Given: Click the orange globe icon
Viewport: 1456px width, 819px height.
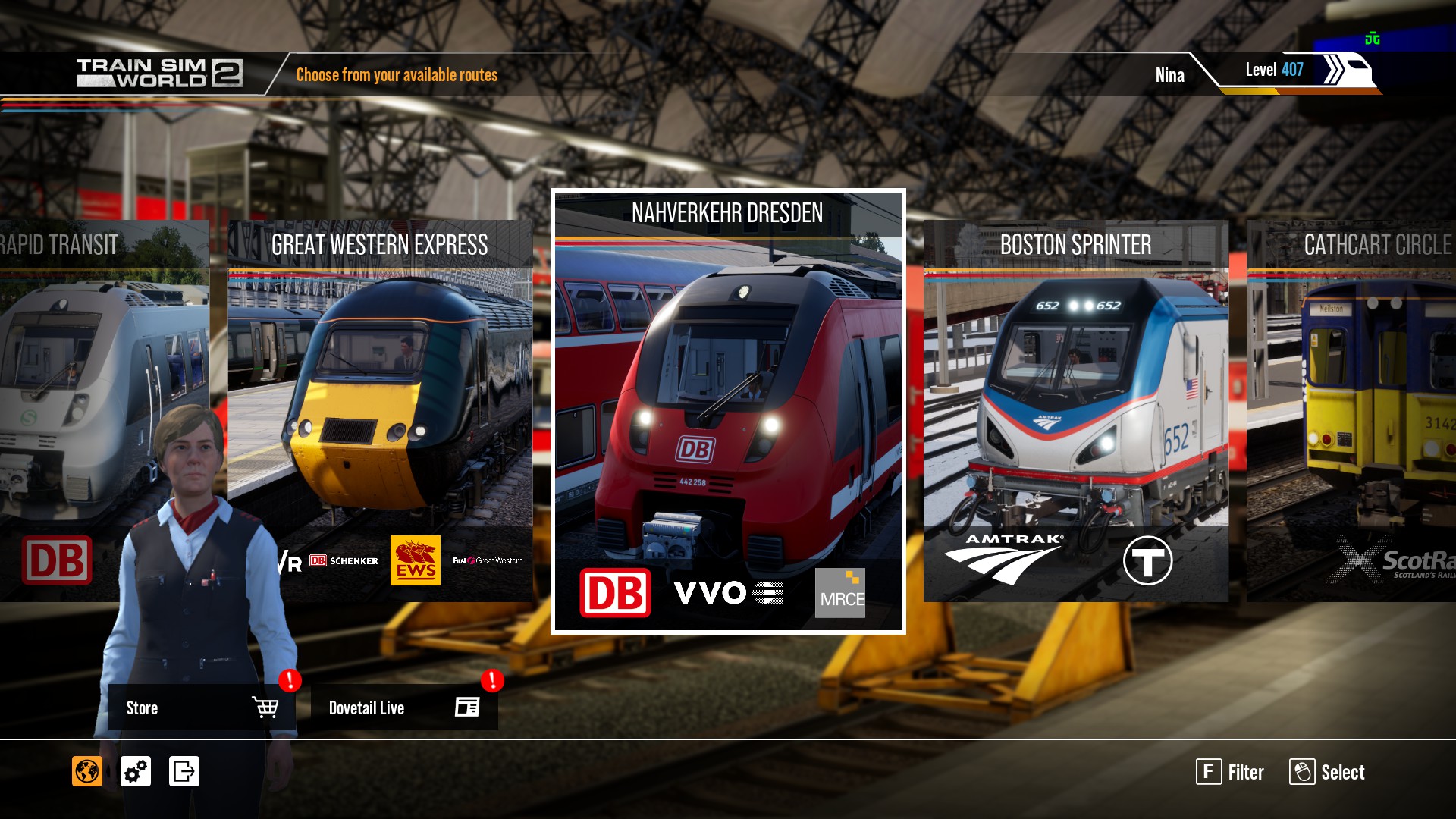Looking at the screenshot, I should click(87, 771).
